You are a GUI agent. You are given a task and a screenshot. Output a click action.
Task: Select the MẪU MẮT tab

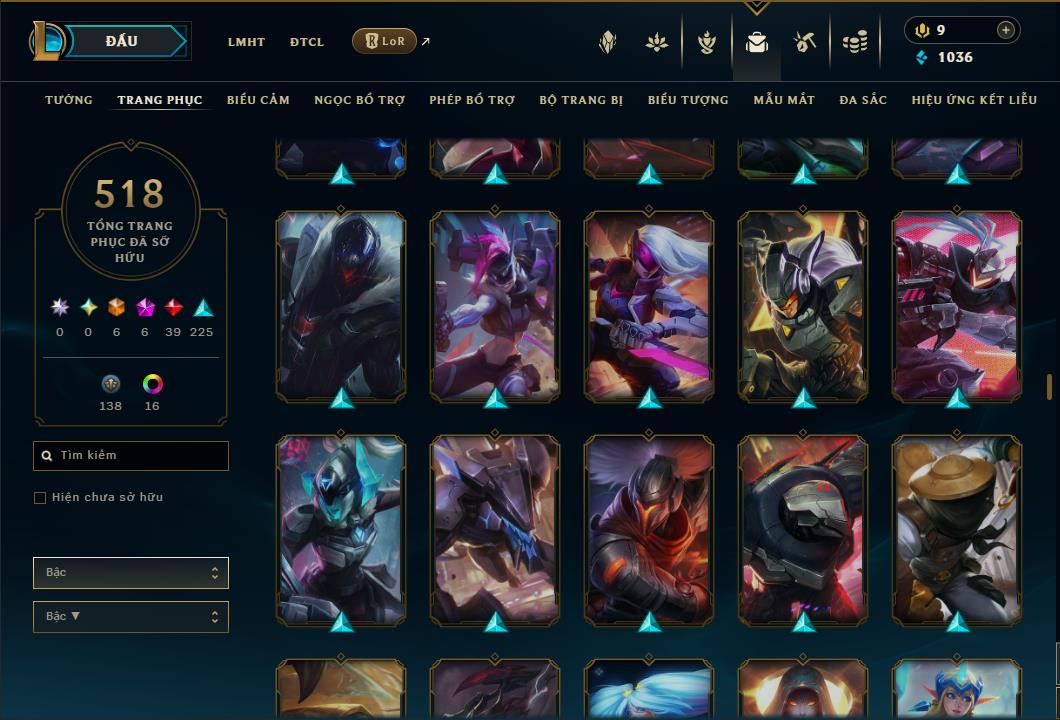click(784, 100)
